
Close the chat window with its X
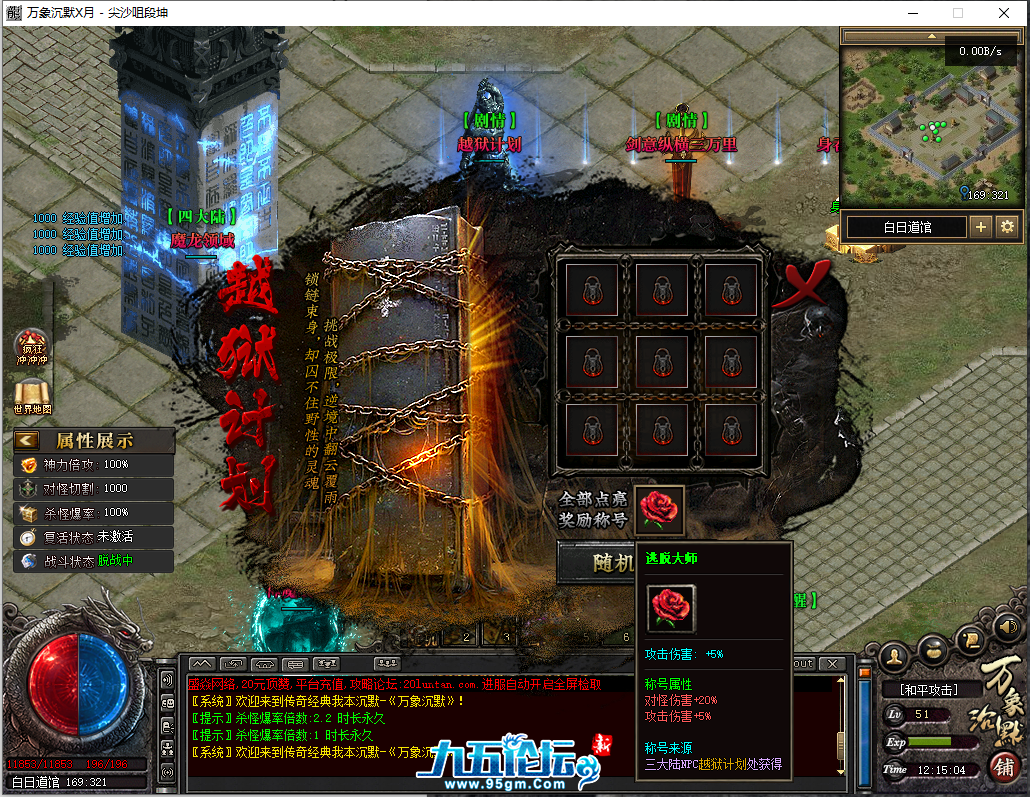tap(831, 664)
